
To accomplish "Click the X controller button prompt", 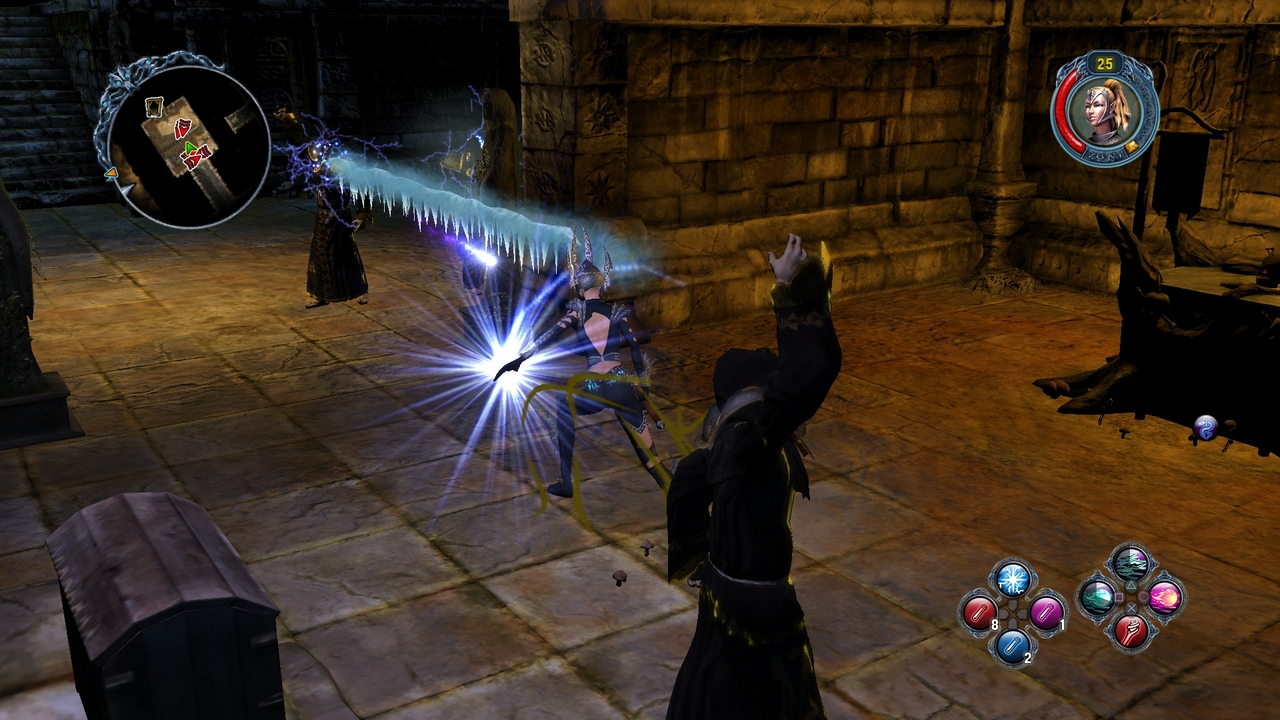I will [1132, 609].
